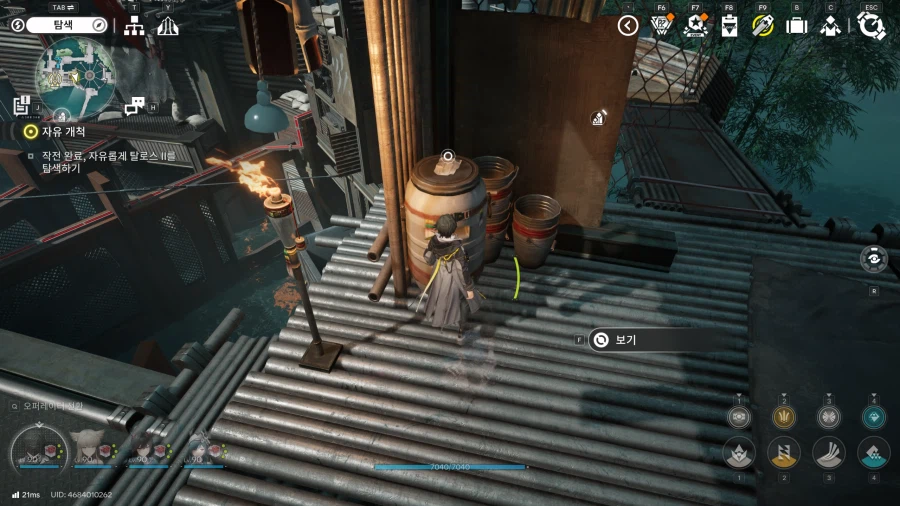Image resolution: width=900 pixels, height=506 pixels.
Task: Open the triangular pass badge icon
Action: [x=661, y=25]
